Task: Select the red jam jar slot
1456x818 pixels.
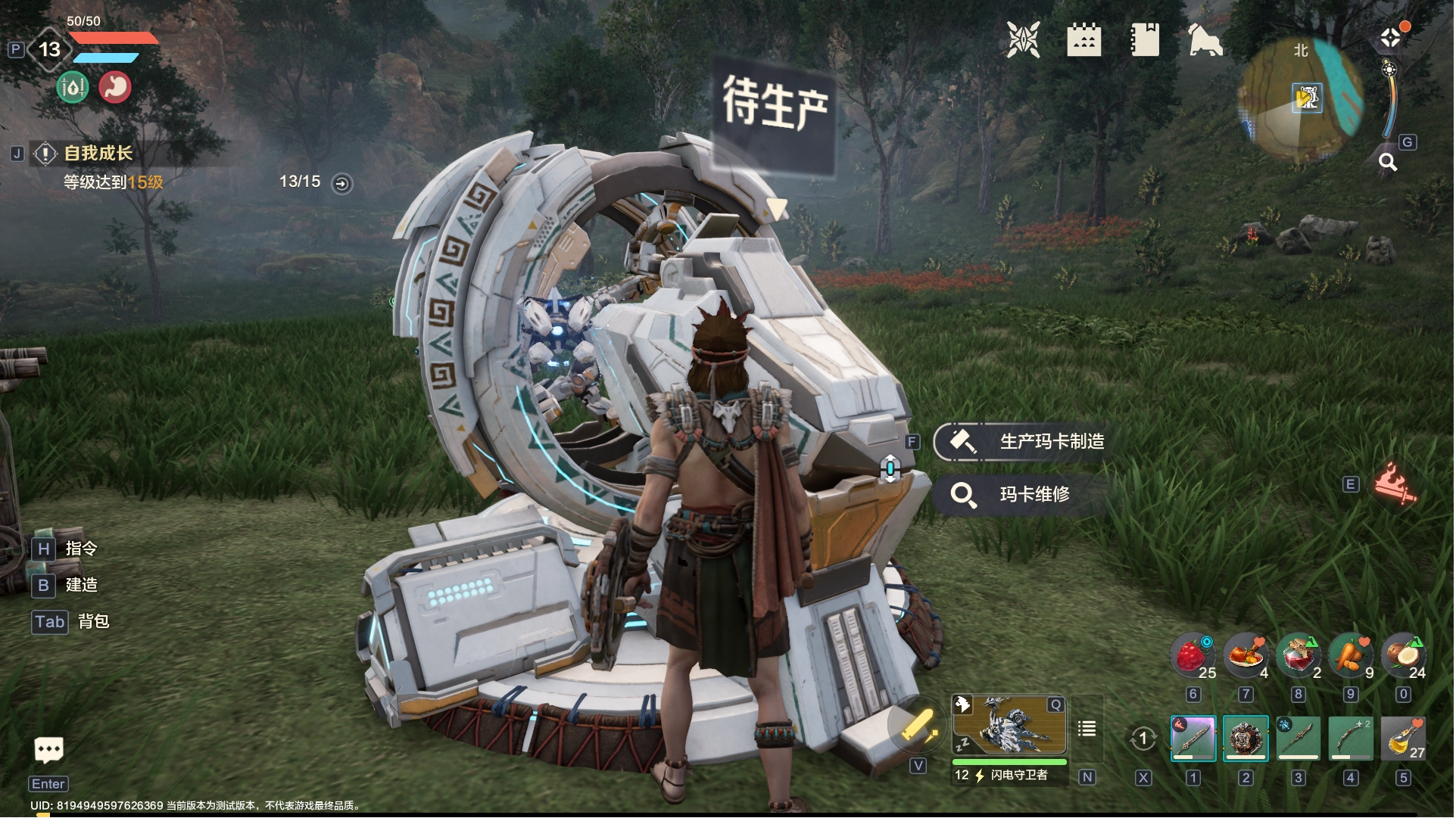Action: [x=1298, y=655]
